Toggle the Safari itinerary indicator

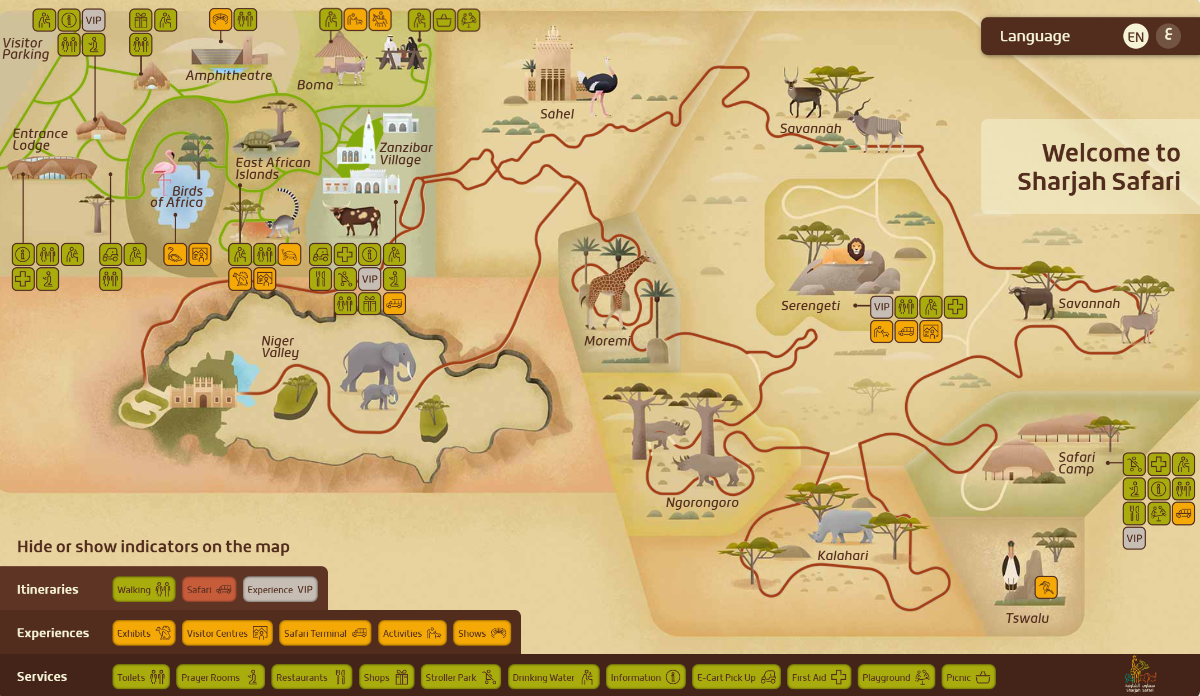point(209,590)
